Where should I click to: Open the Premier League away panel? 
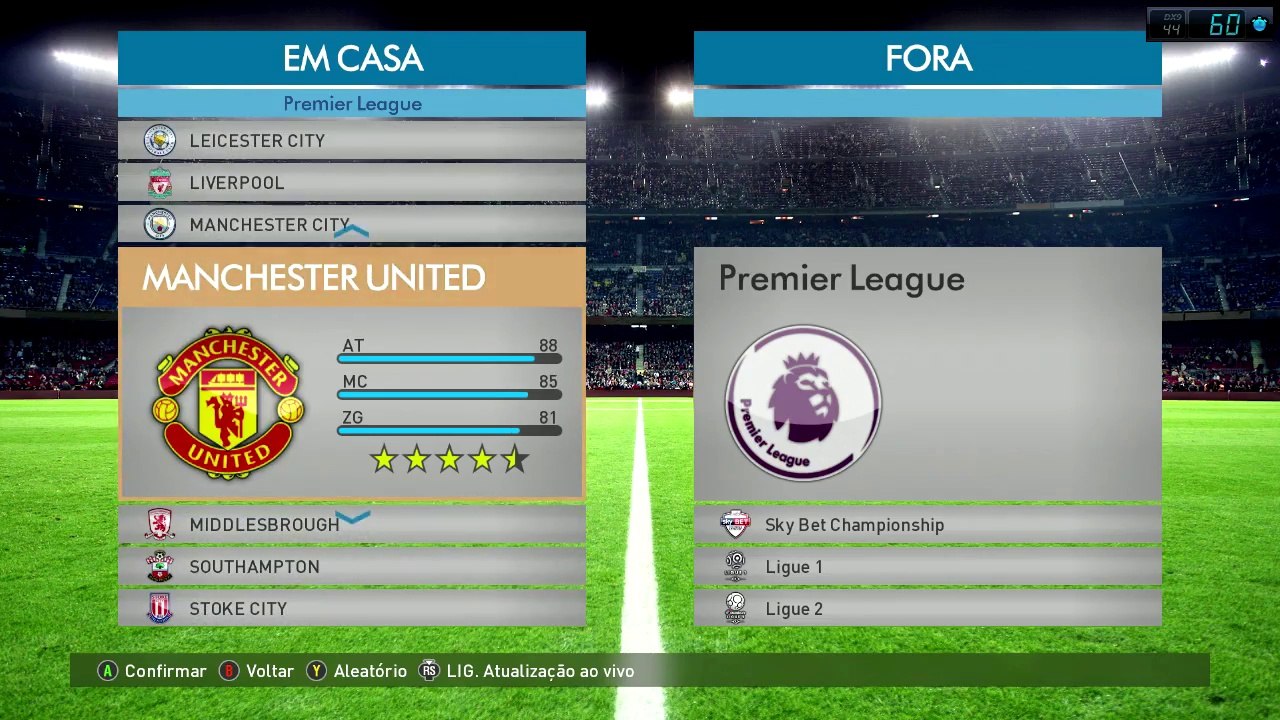click(x=927, y=372)
